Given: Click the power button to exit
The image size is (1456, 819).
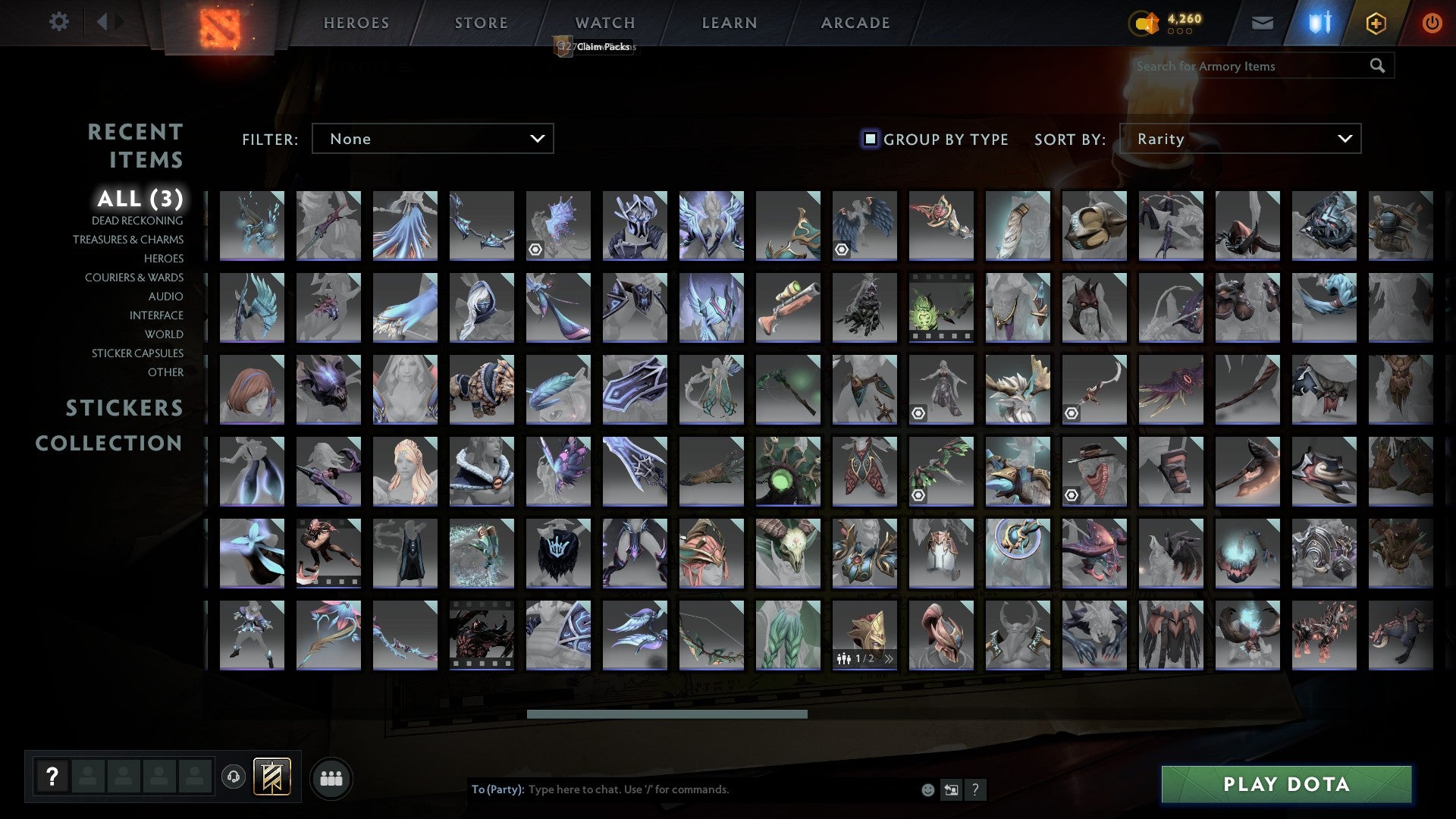Looking at the screenshot, I should point(1432,23).
